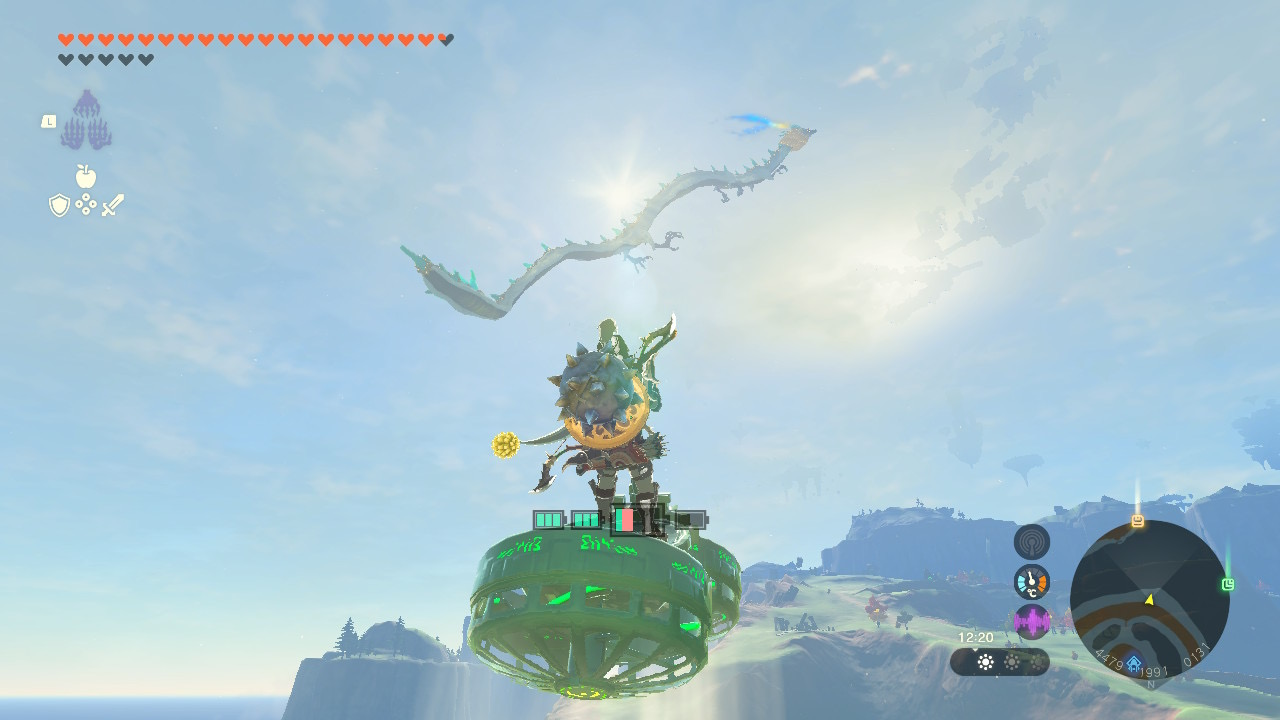Select the green marker on minimap edge

[1228, 584]
